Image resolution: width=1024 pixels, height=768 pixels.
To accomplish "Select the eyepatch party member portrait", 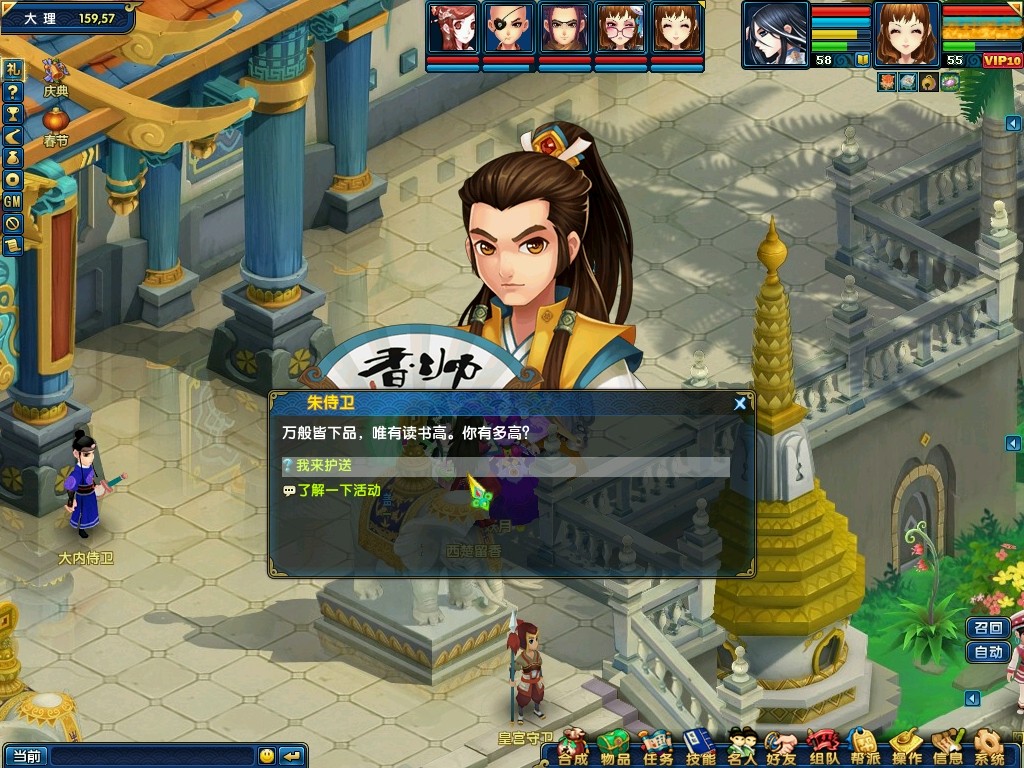I will point(508,28).
